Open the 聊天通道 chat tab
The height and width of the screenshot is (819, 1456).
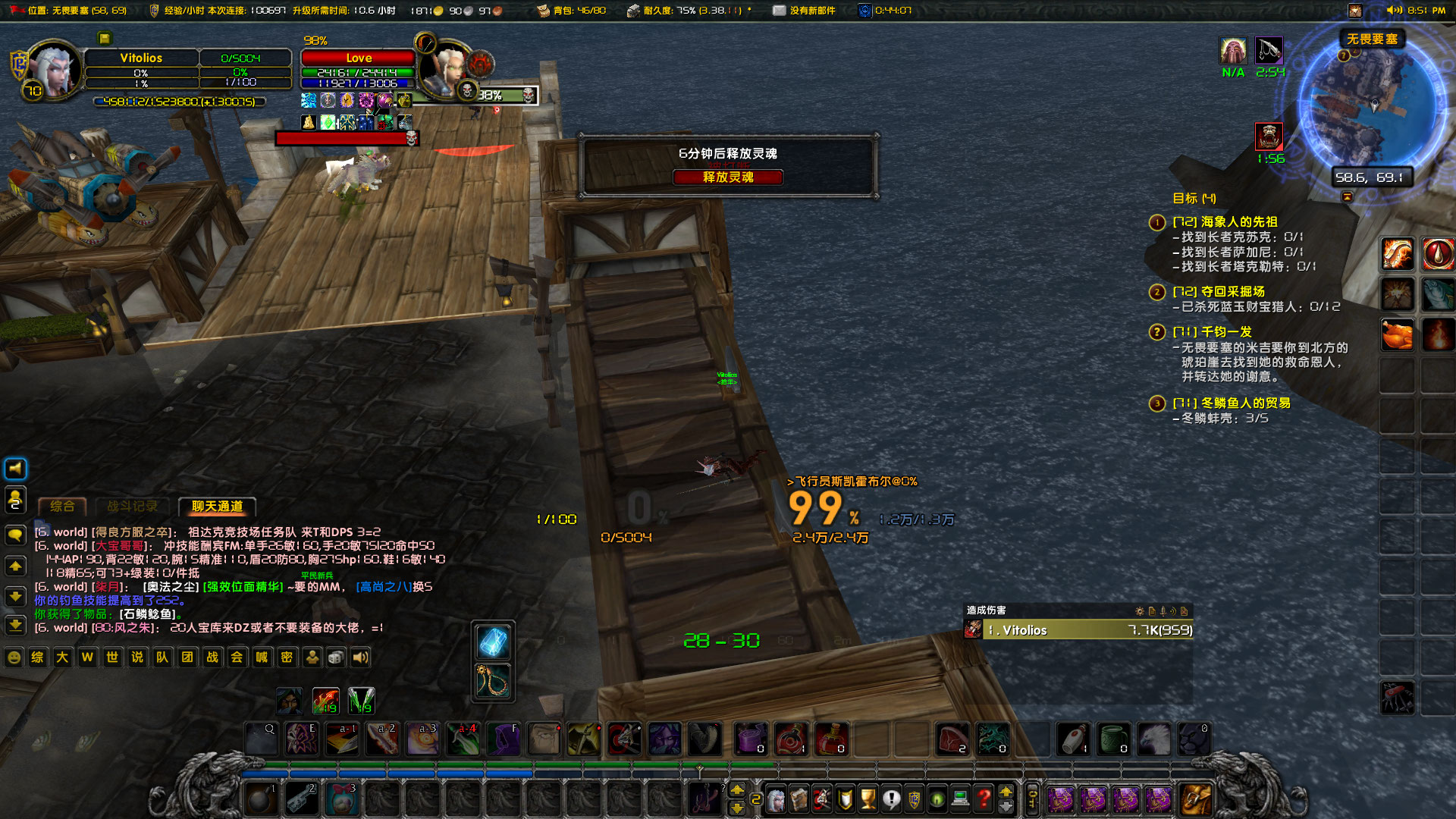pos(217,507)
